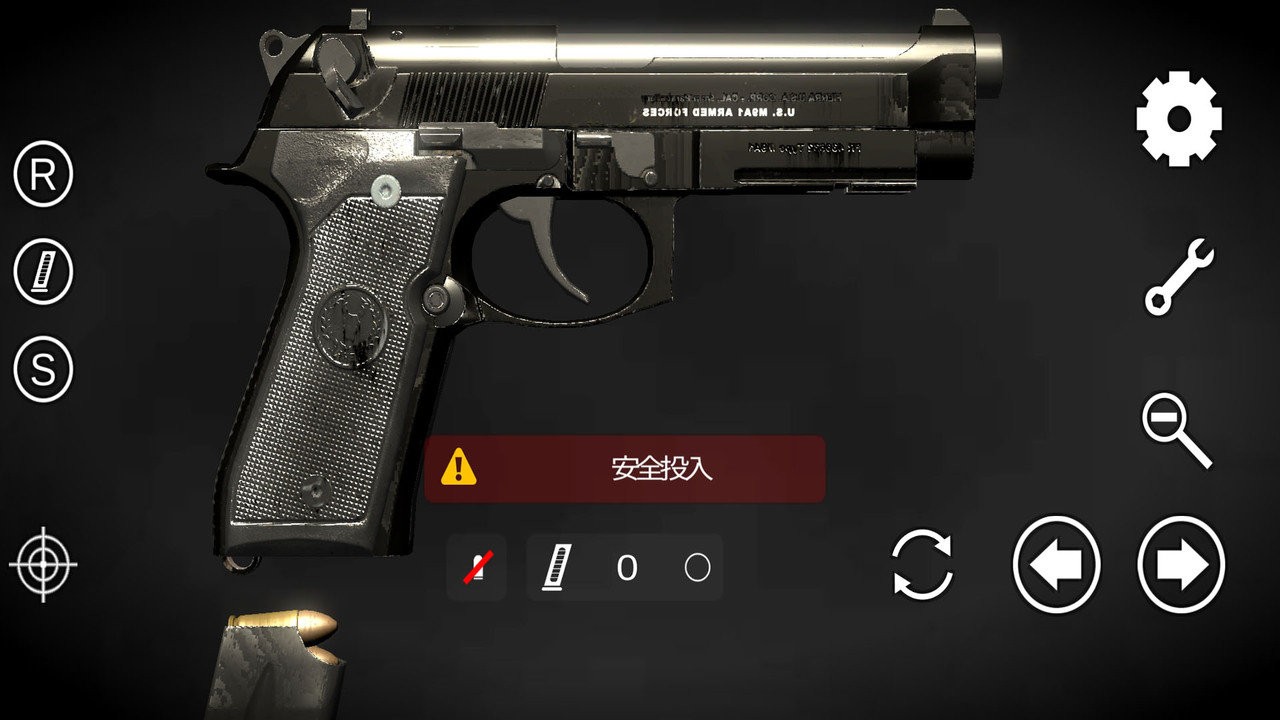The image size is (1280, 720).
Task: Go to previous weapon with left arrow
Action: pyautogui.click(x=1056, y=566)
